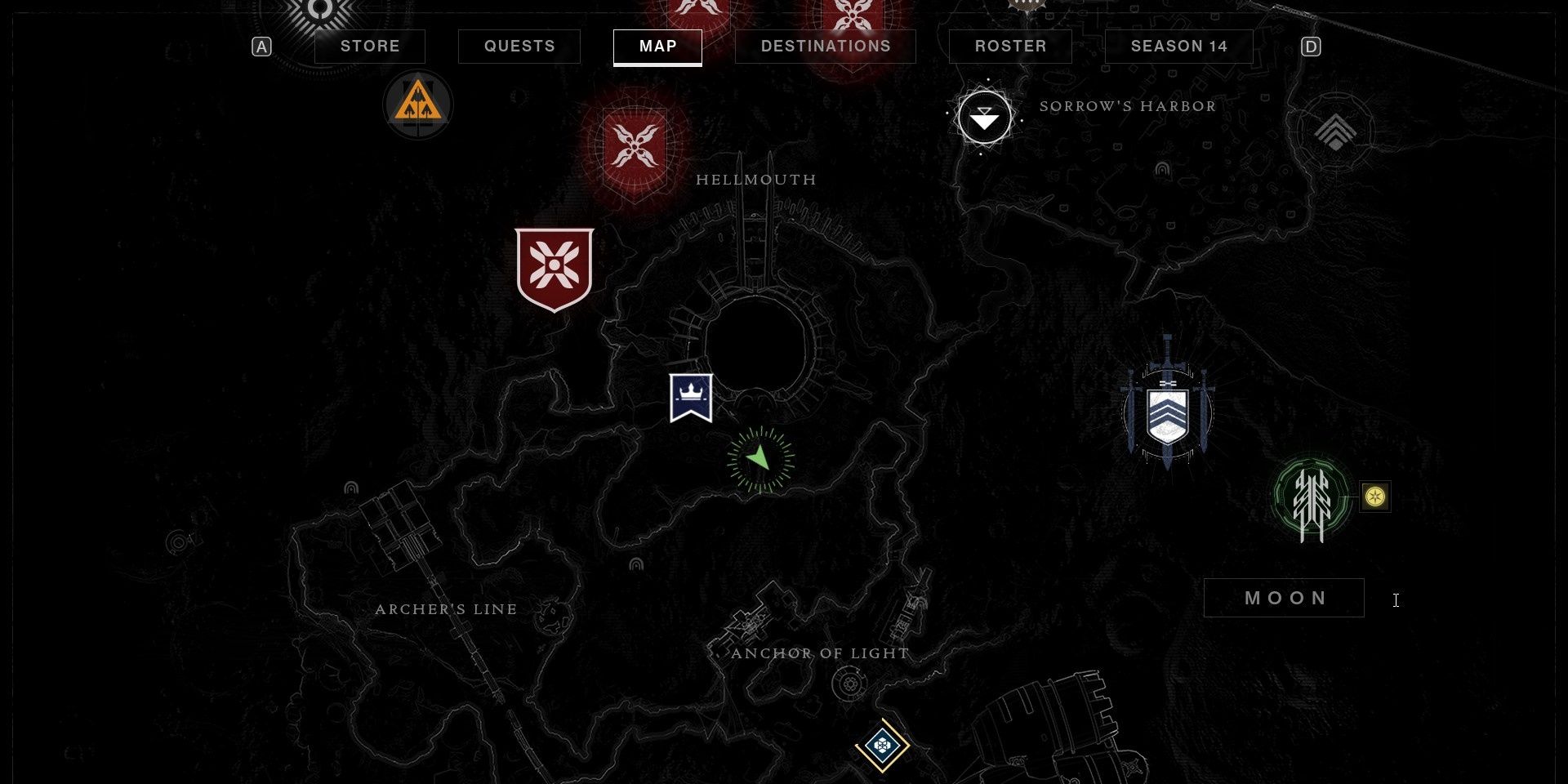Open the Season 14 tab
The height and width of the screenshot is (784, 1568).
coord(1178,47)
